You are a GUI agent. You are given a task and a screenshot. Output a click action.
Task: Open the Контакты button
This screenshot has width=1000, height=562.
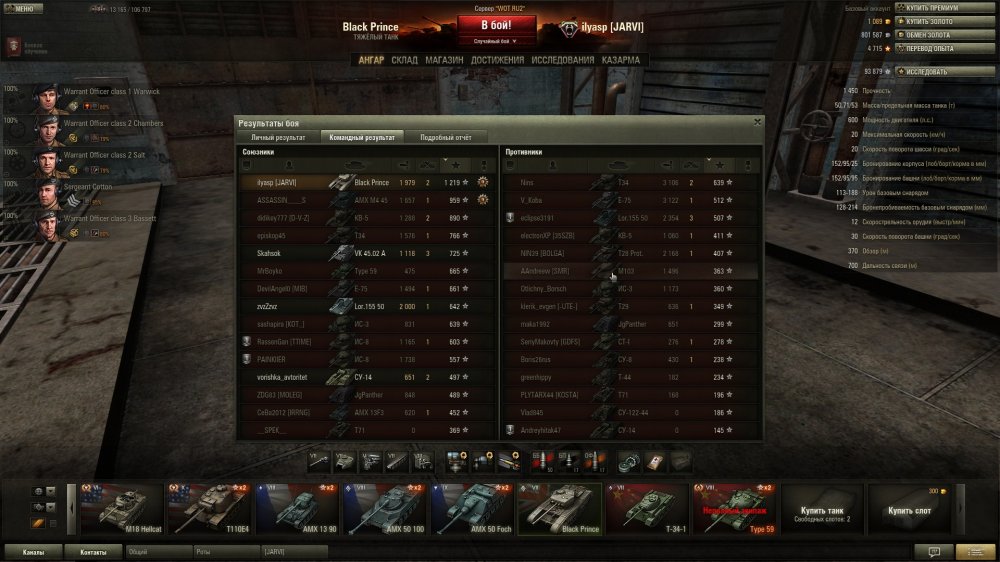coord(93,551)
